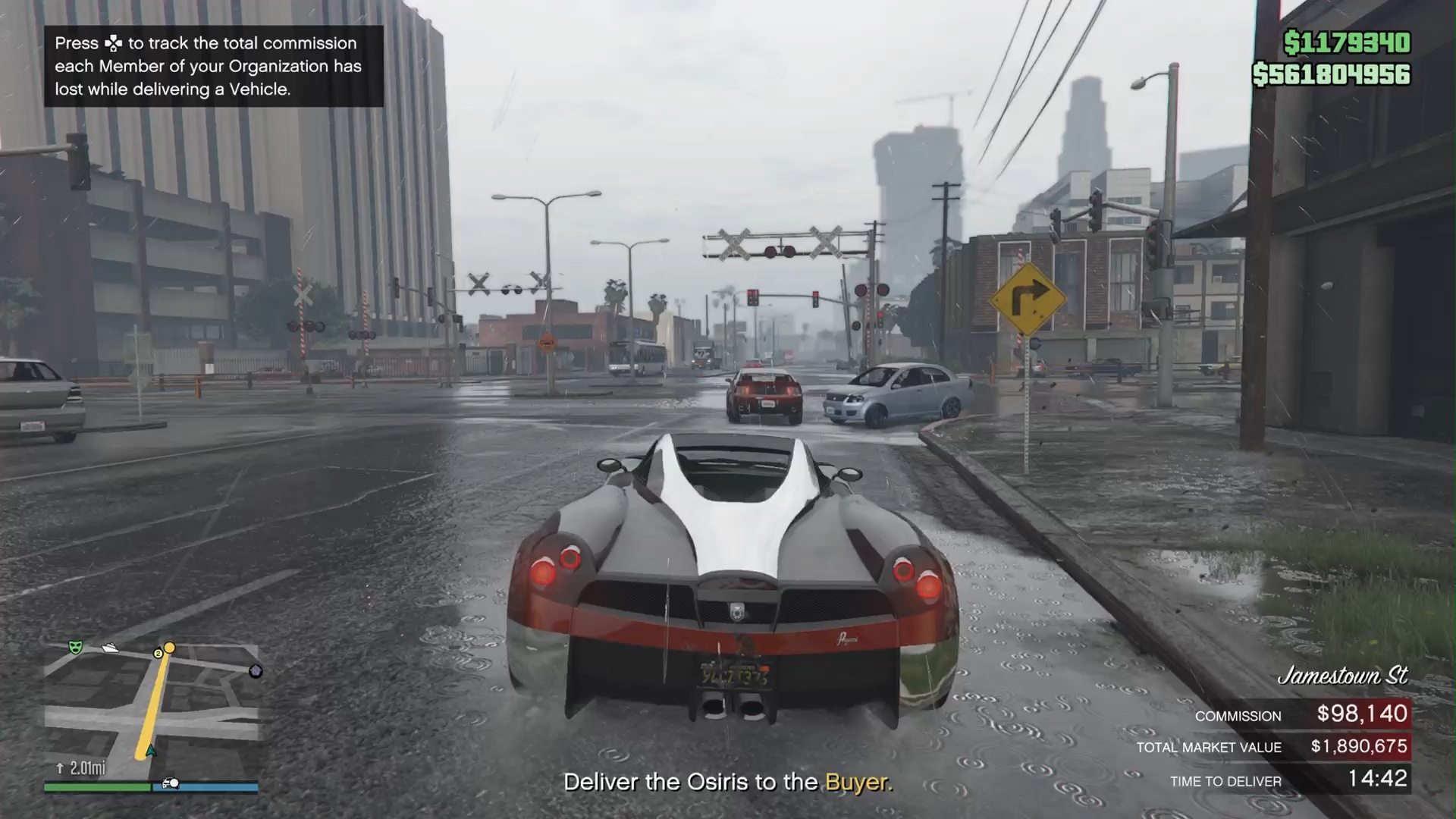This screenshot has height=819, width=1456.
Task: Select the dark purple blip on minimap
Action: point(256,671)
